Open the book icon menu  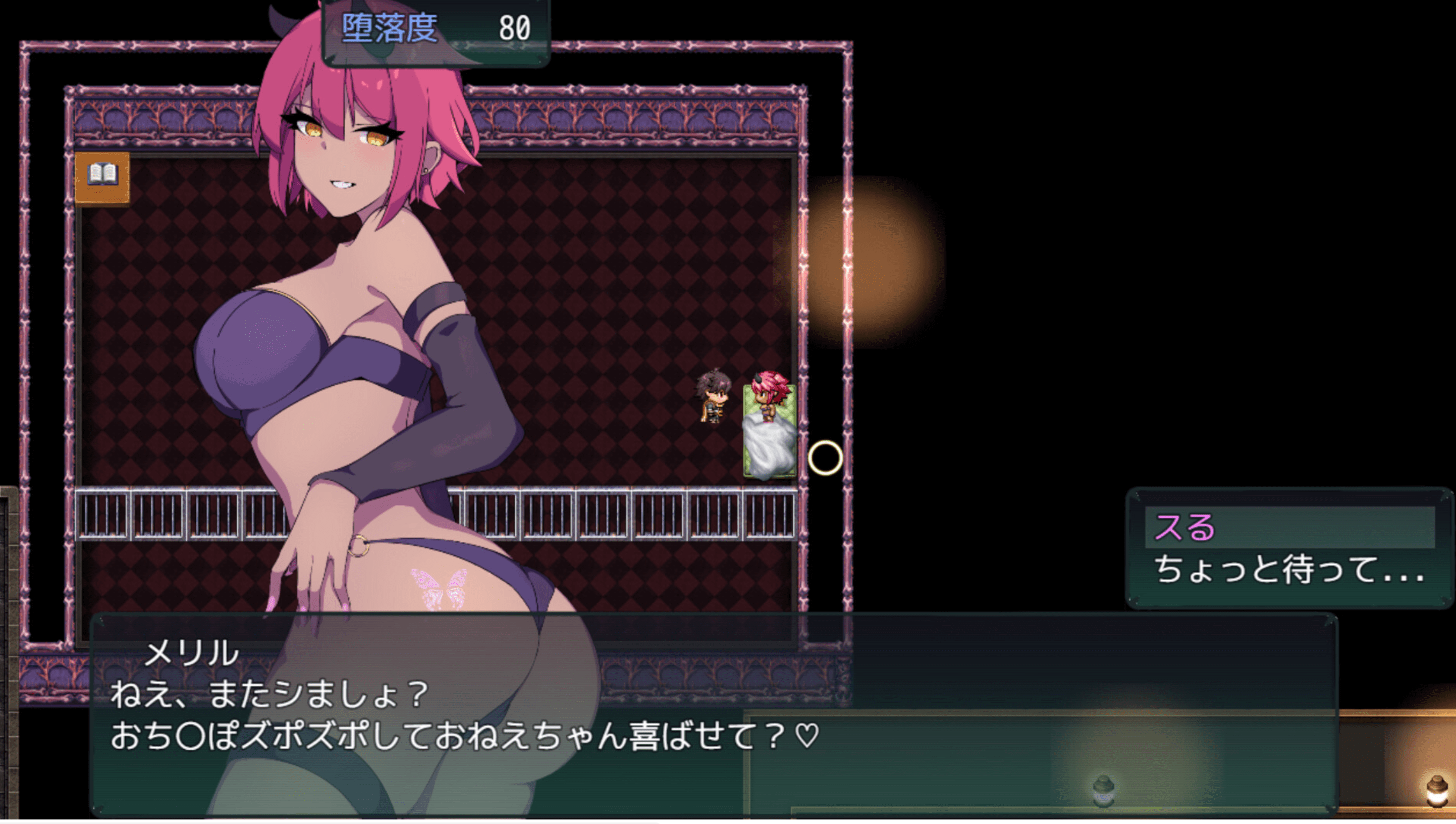pos(102,178)
